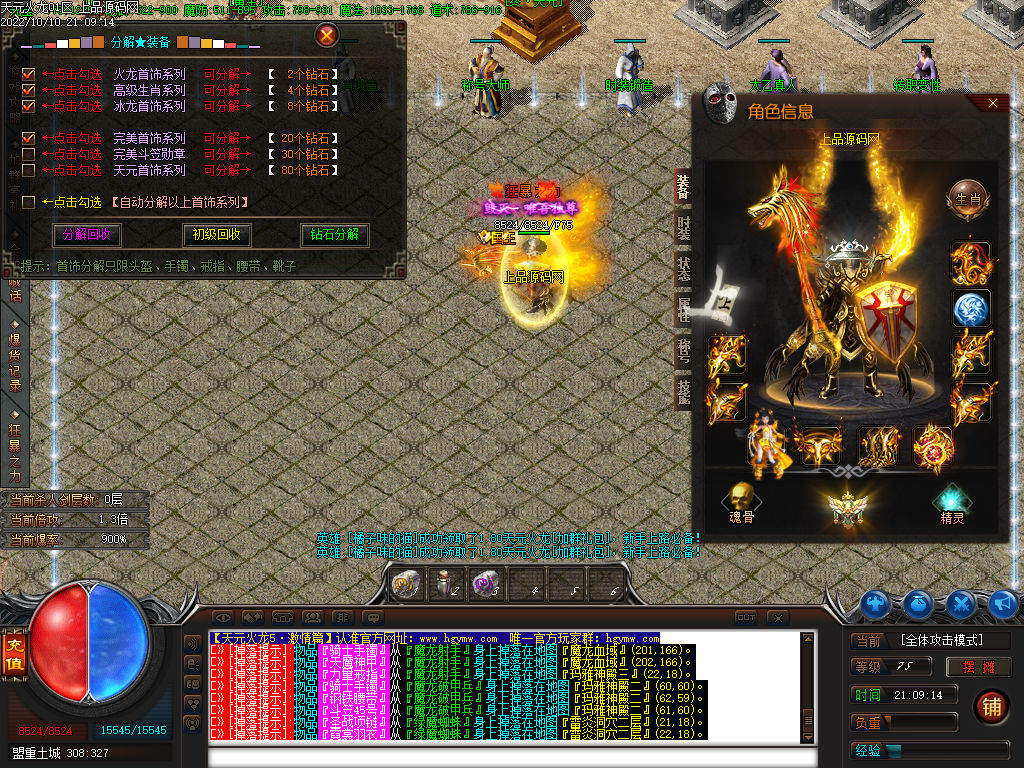Switch to the 时装 tab
This screenshot has height=768, width=1024.
tap(683, 228)
